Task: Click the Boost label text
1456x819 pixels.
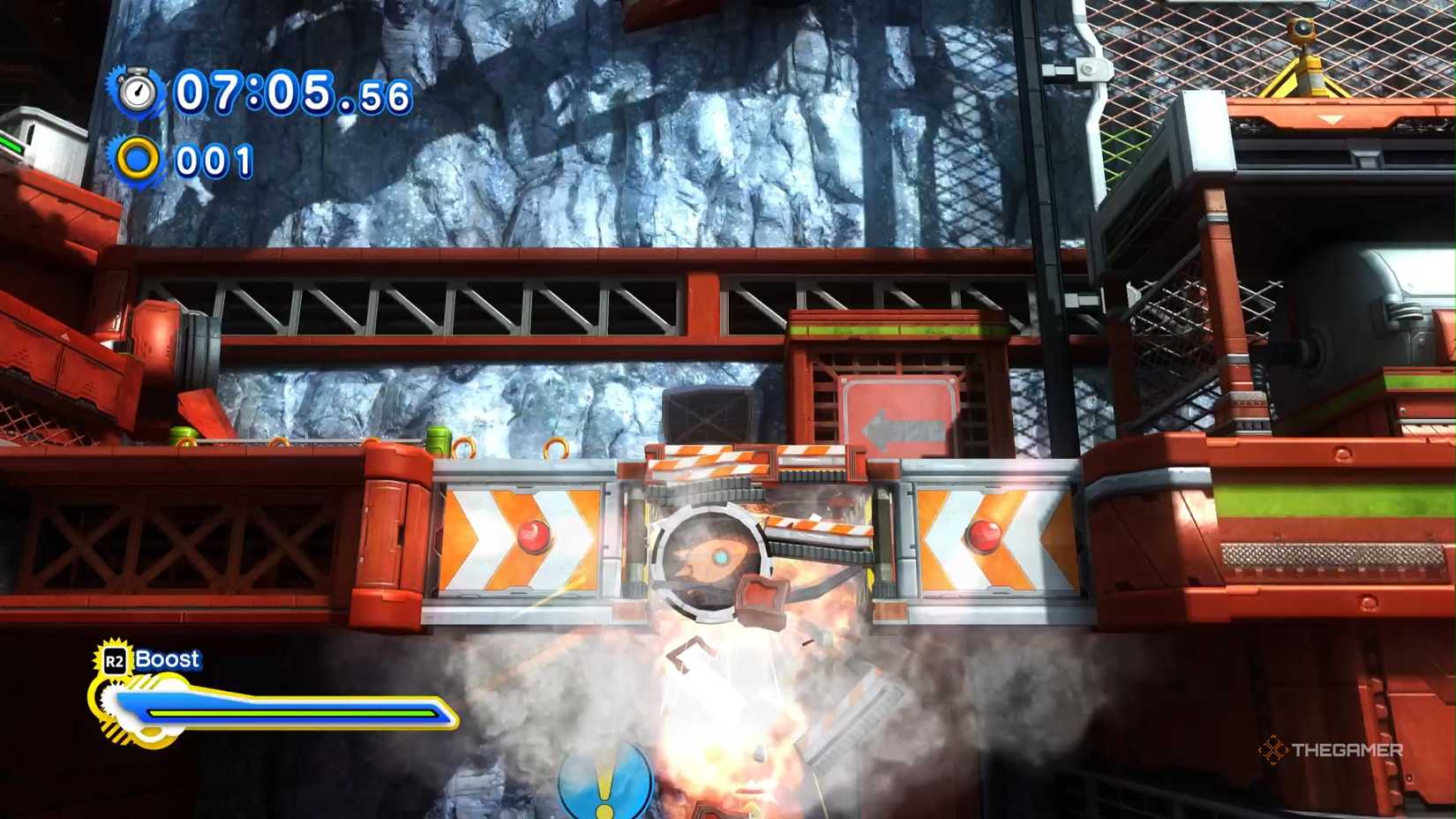Action: 168,658
